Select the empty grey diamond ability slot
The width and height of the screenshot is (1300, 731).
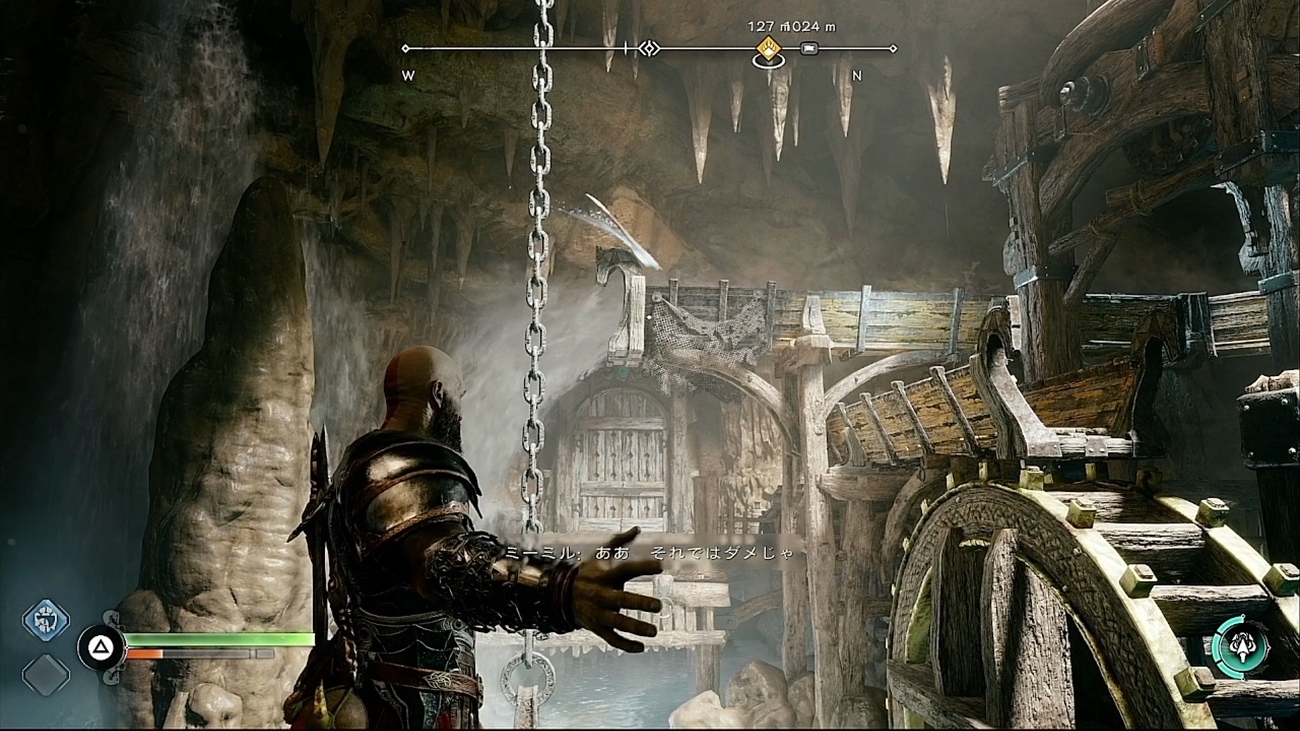(46, 675)
